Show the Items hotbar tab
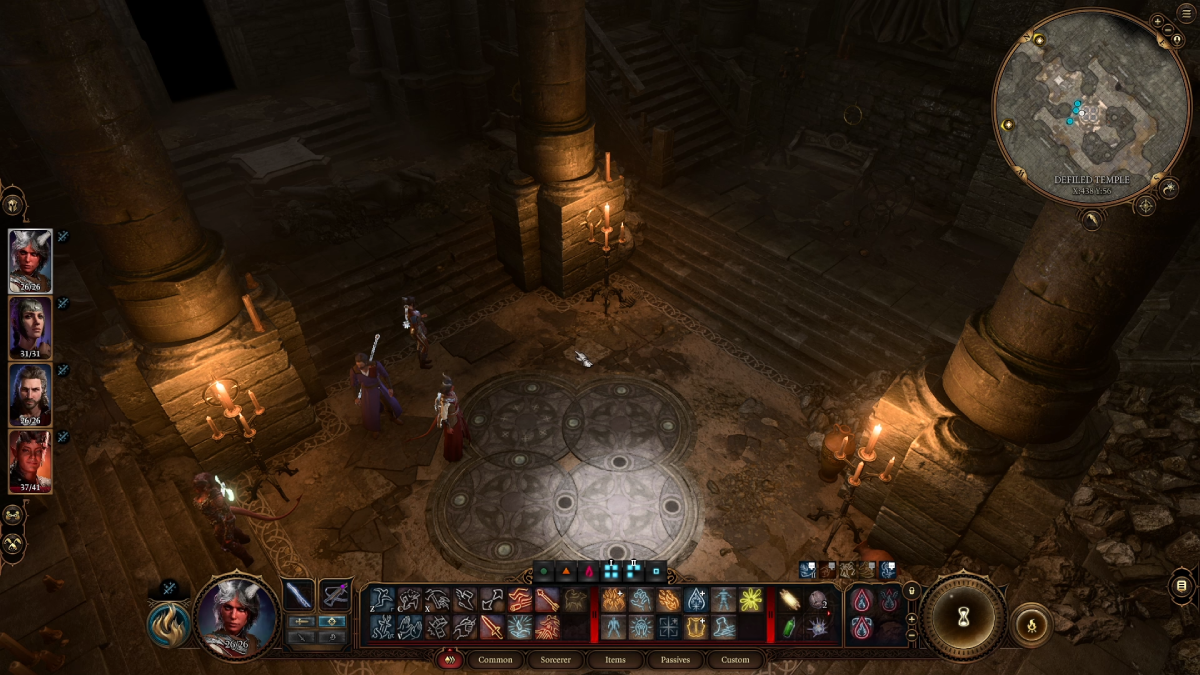The image size is (1200, 675). 615,660
